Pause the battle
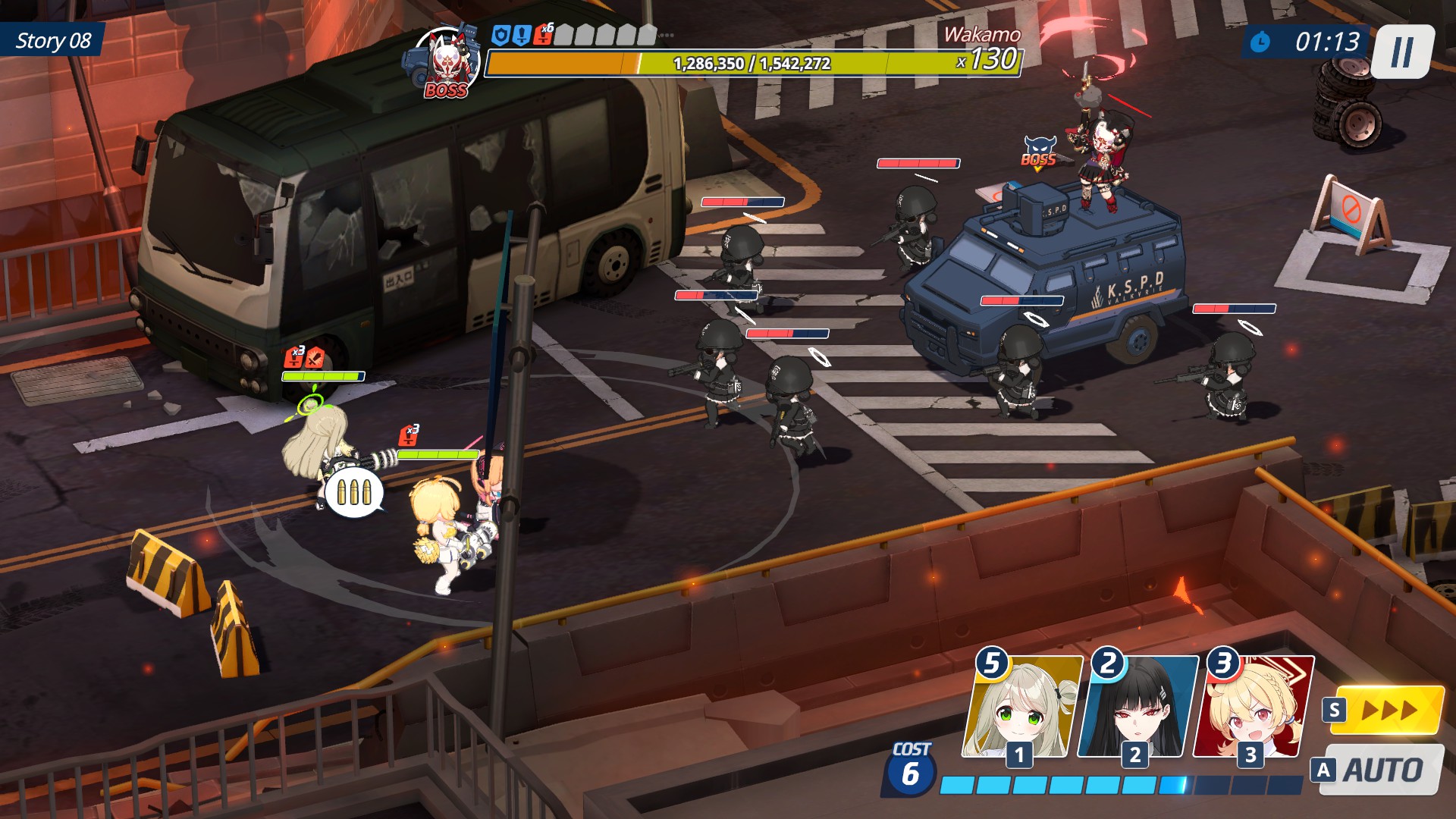Viewport: 1456px width, 819px height. pos(1402,52)
